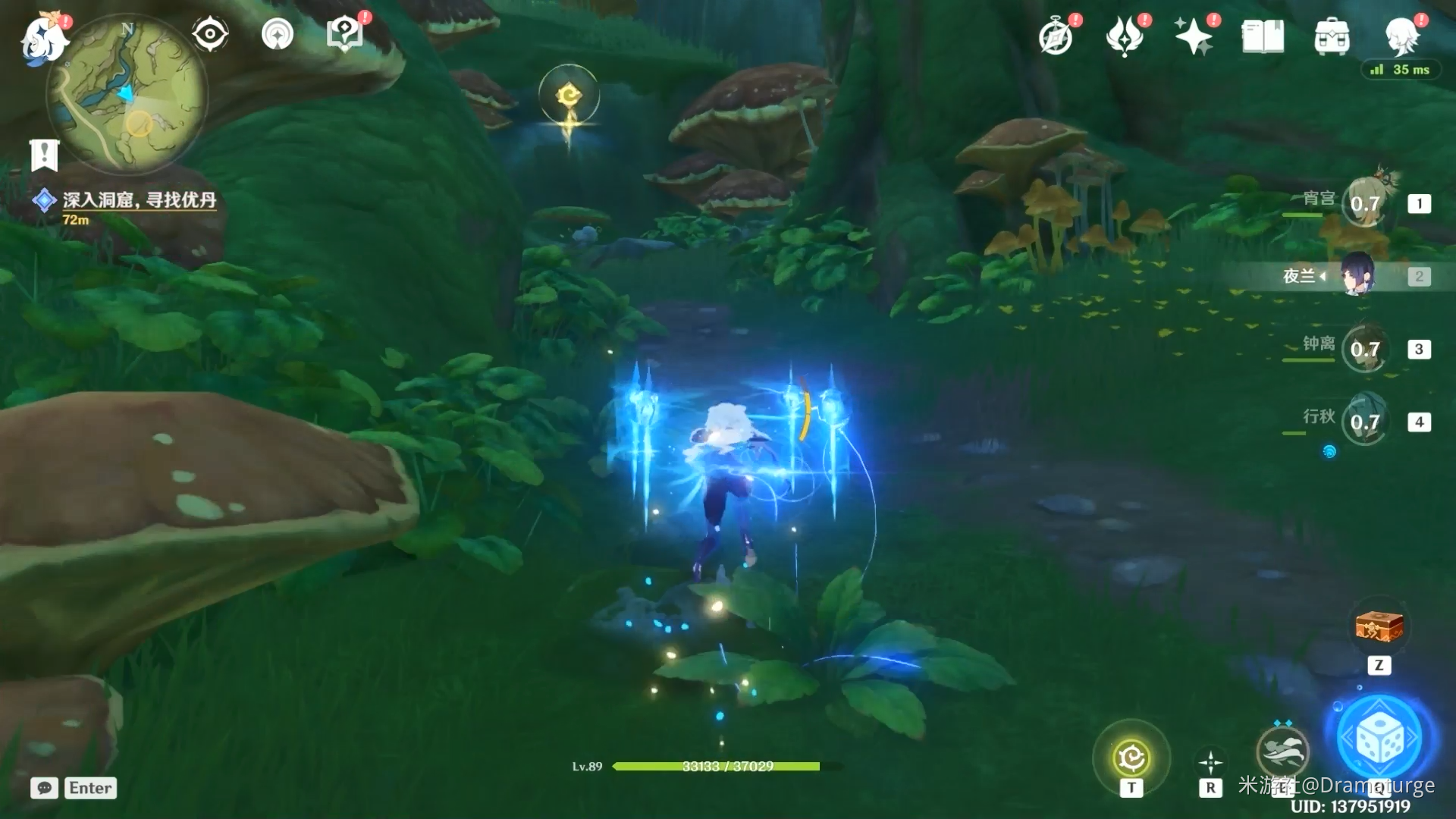Select the tracked quest 深入洞窟,寻找优丹
Image resolution: width=1456 pixels, height=819 pixels.
140,199
